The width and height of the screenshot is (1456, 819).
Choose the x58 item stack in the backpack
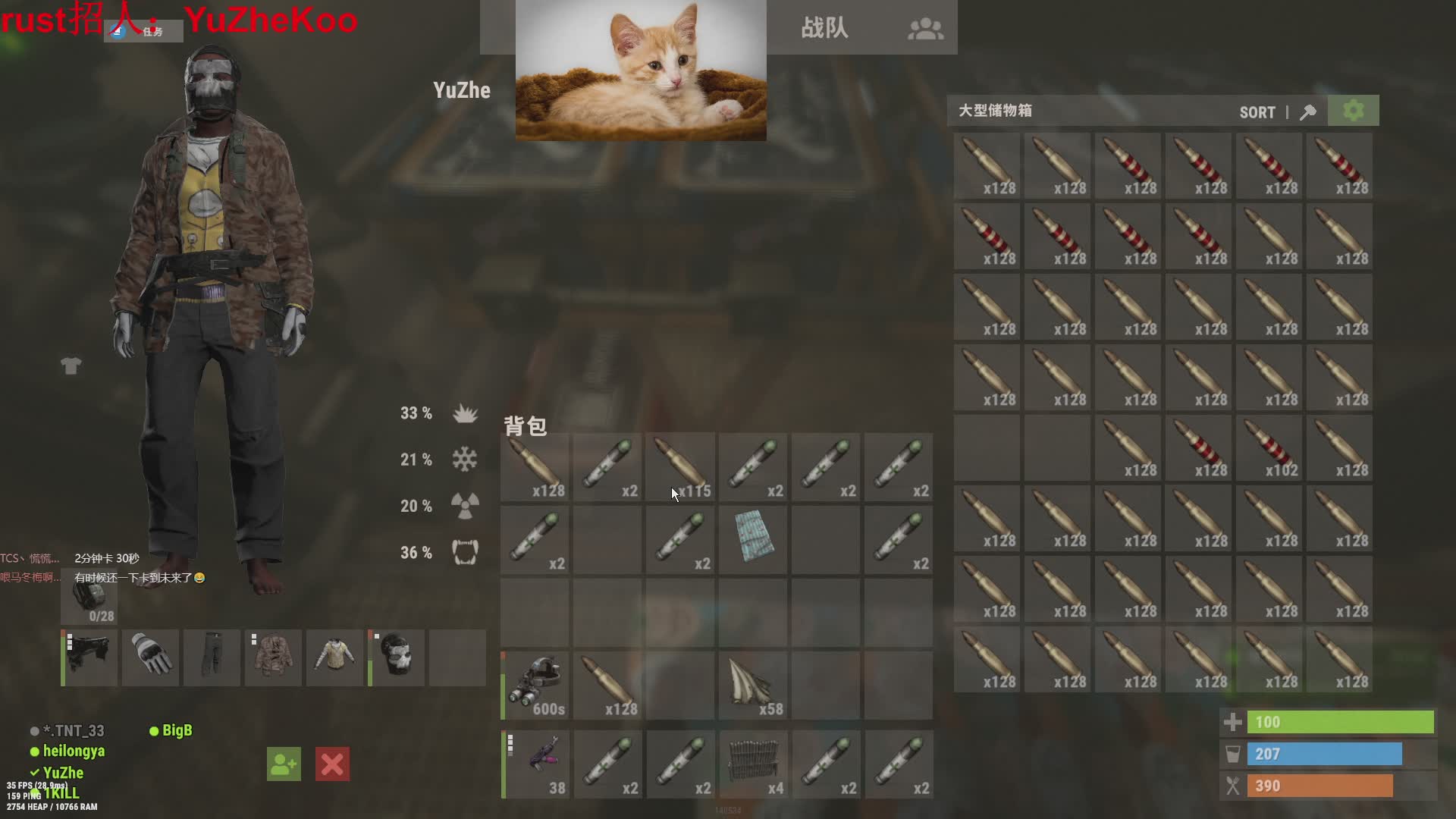(x=753, y=685)
